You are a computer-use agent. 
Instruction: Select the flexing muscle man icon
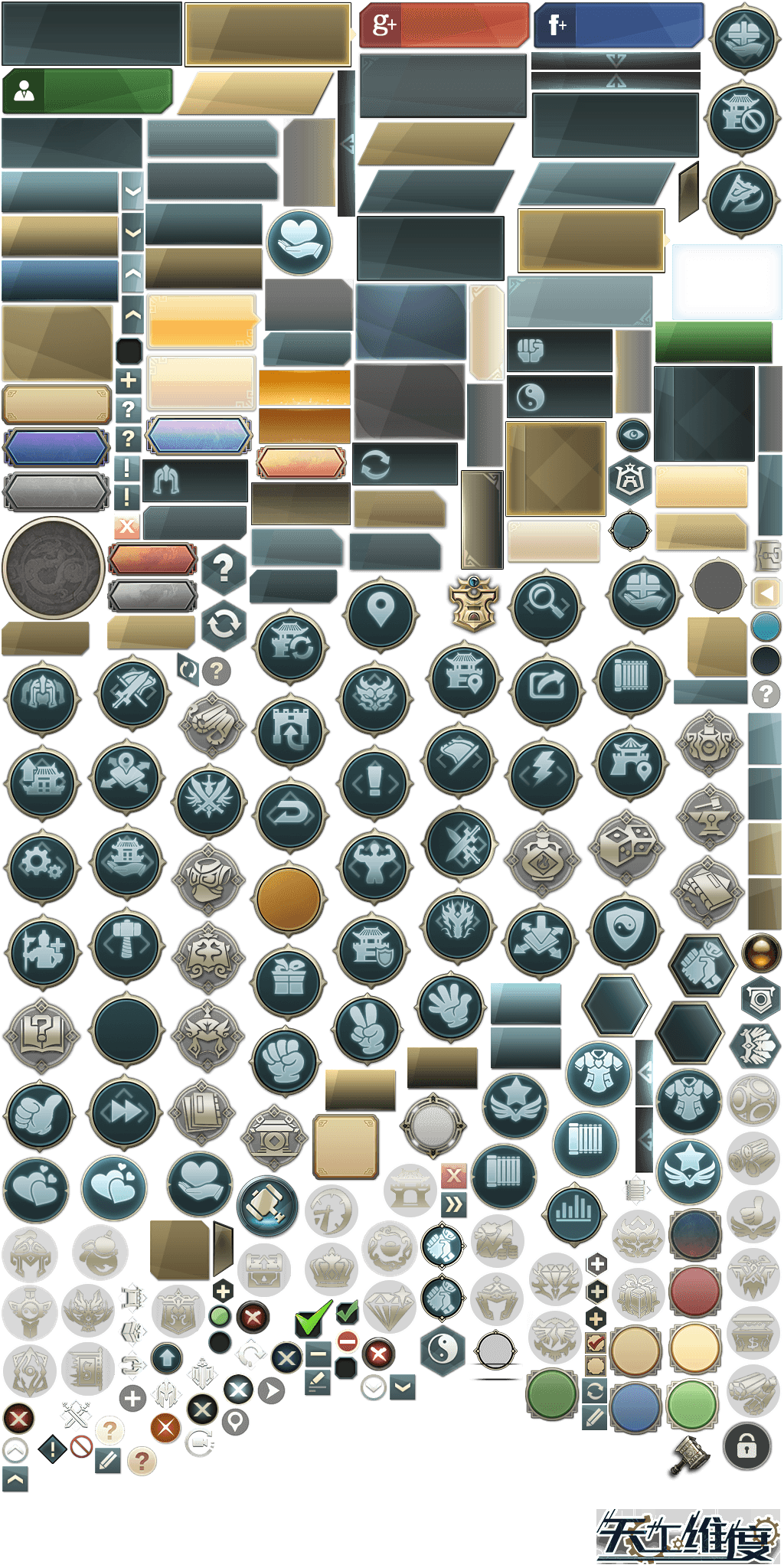(x=375, y=865)
